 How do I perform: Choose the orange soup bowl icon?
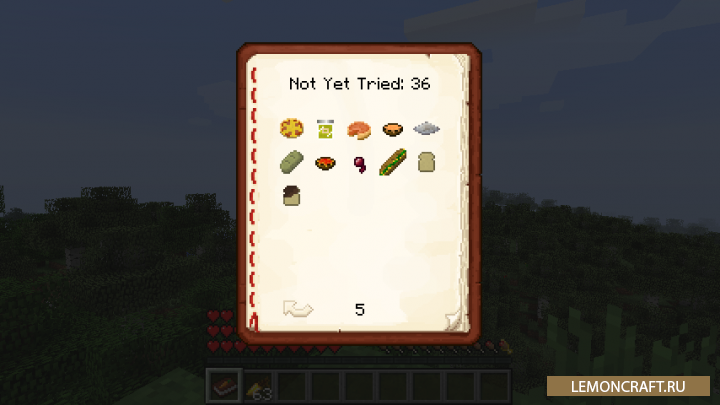tap(393, 128)
